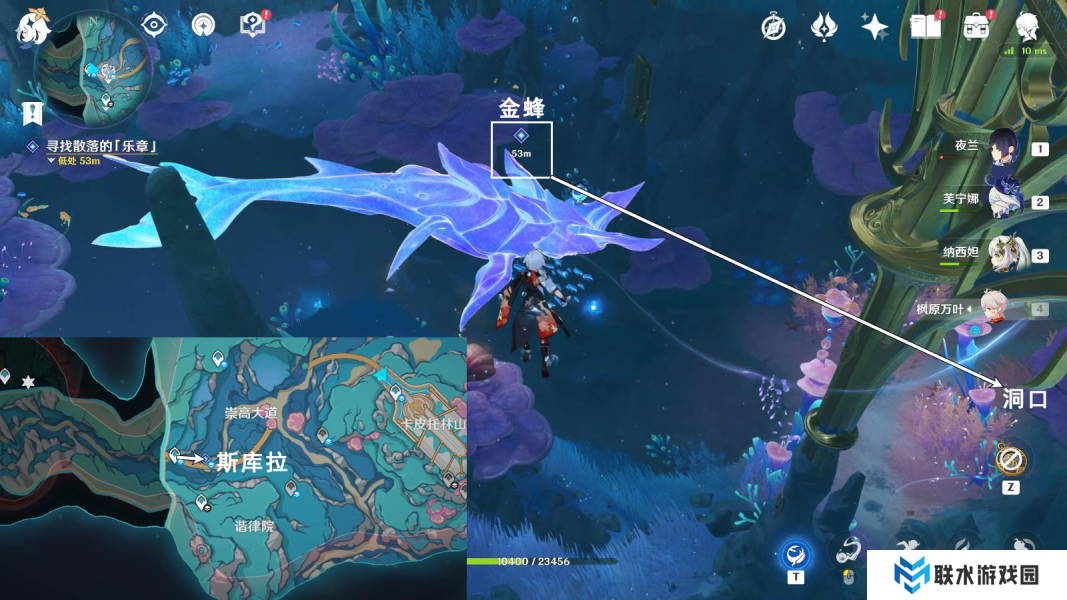Viewport: 1067px width, 600px height.
Task: Use the golden compass gadget
Action: click(1010, 460)
